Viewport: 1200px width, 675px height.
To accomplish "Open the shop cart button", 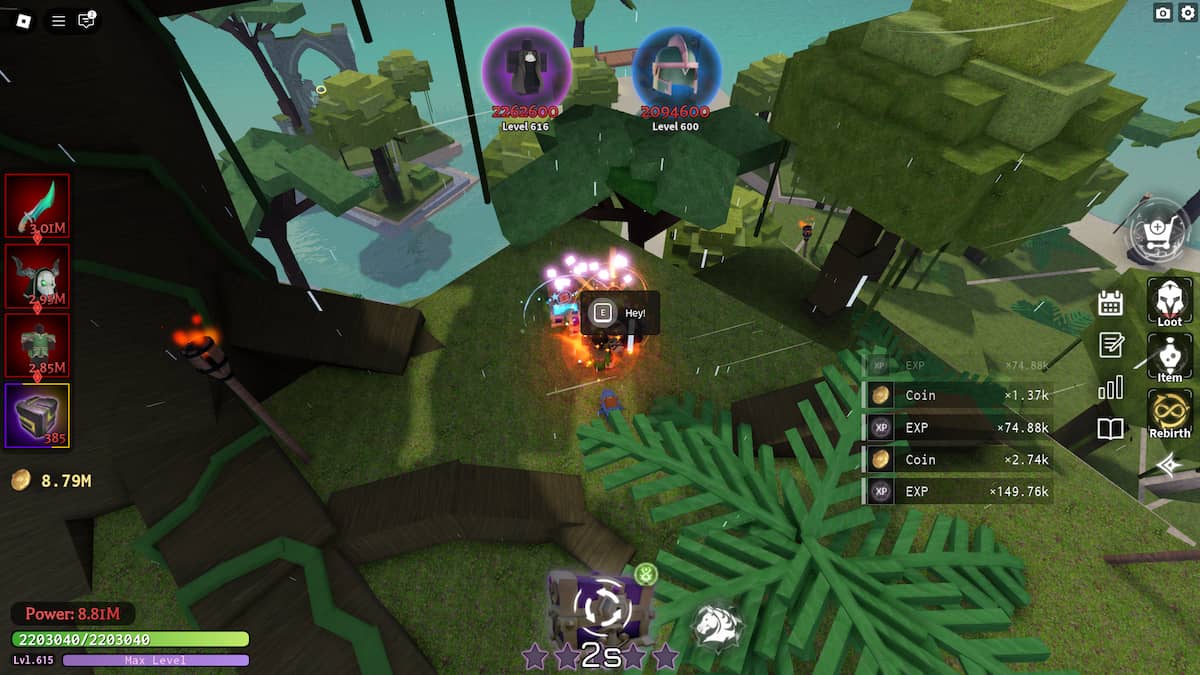I will [1158, 232].
